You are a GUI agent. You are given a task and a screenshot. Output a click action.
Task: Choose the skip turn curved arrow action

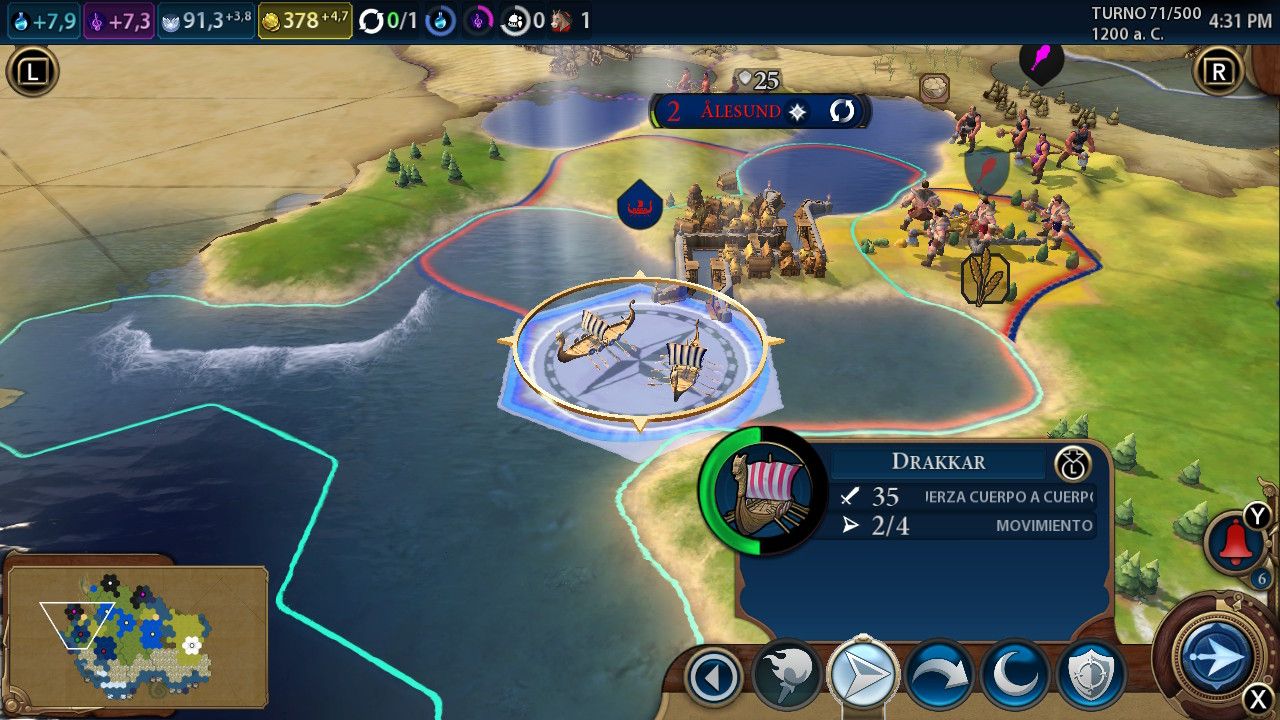[940, 677]
